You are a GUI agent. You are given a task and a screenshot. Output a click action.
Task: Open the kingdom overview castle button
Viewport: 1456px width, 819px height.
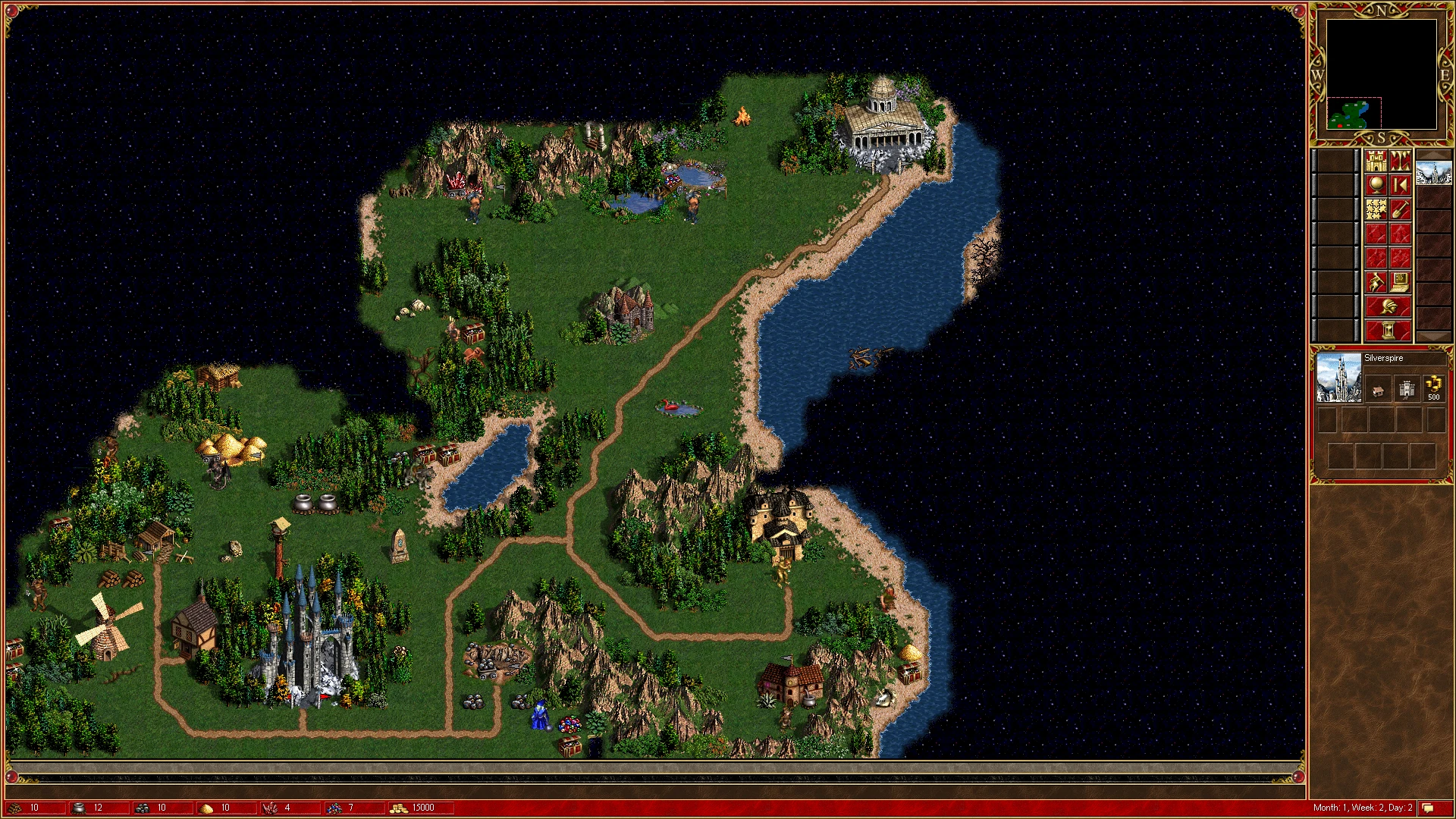pos(1376,161)
